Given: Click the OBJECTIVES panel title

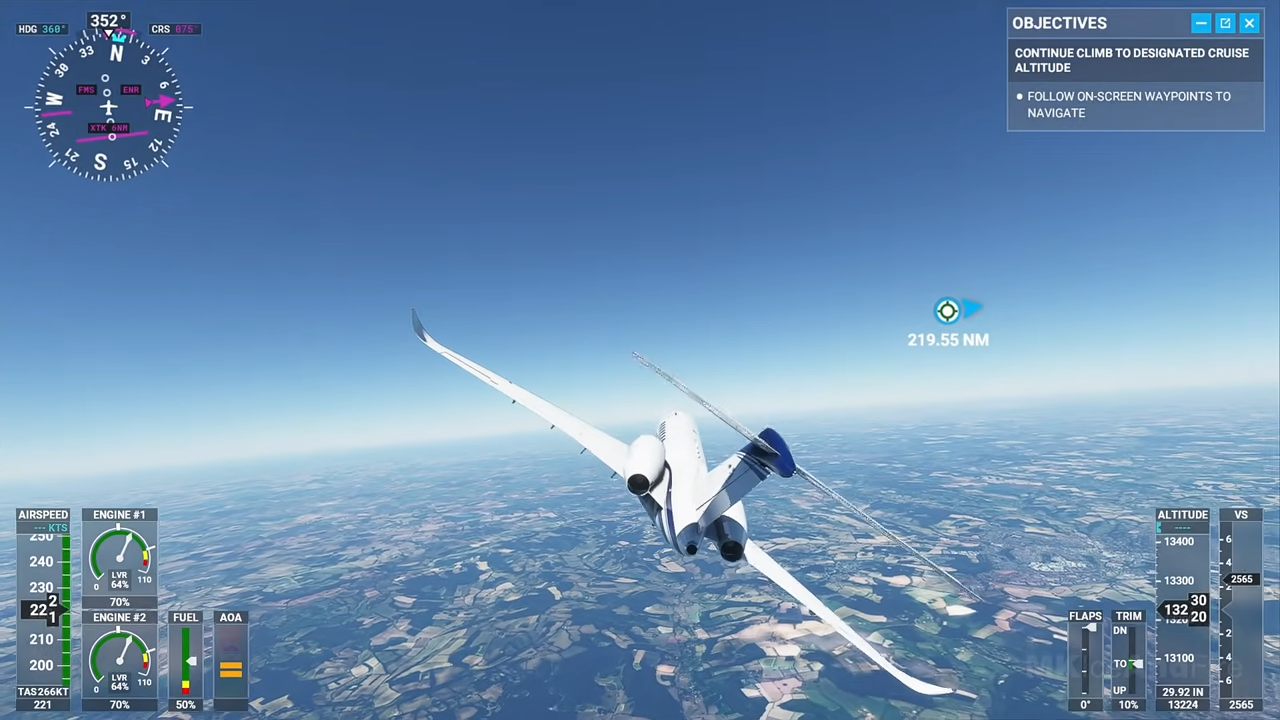Looking at the screenshot, I should (x=1059, y=22).
